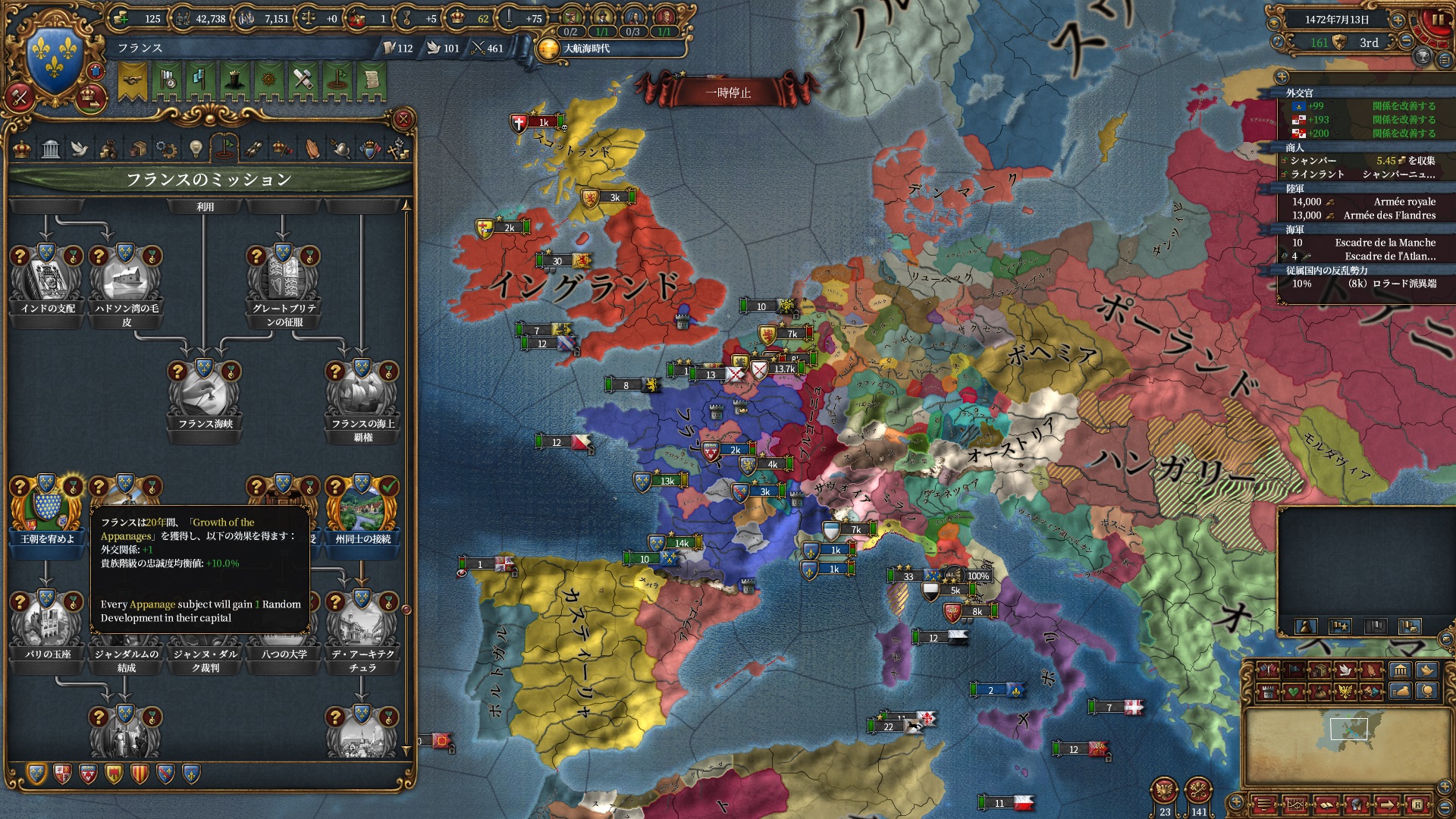Open the Holy Roman Empire eagle button
Screen dimensions: 1456x819
click(x=1164, y=792)
